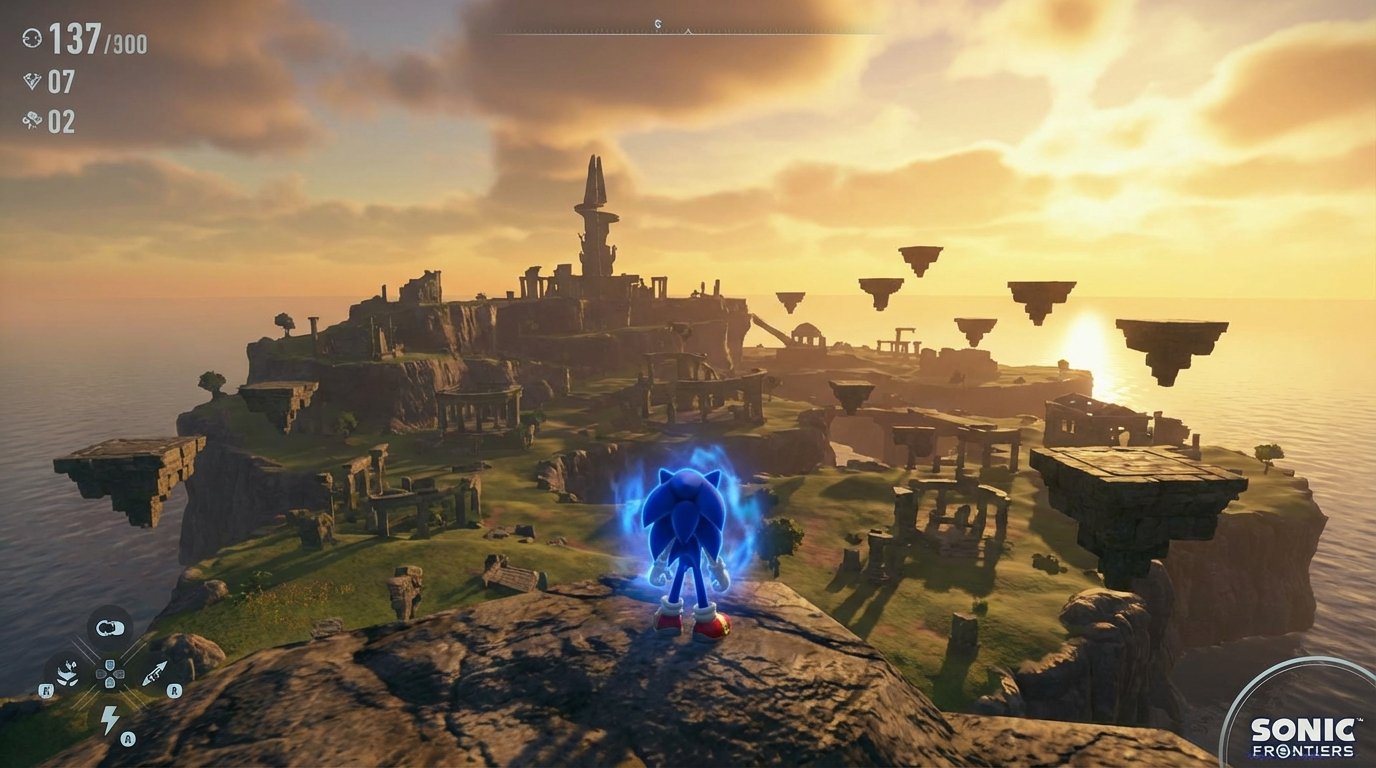This screenshot has width=1376, height=768.
Task: Click the lightning ability icon below the d-pad
Action: tap(110, 716)
